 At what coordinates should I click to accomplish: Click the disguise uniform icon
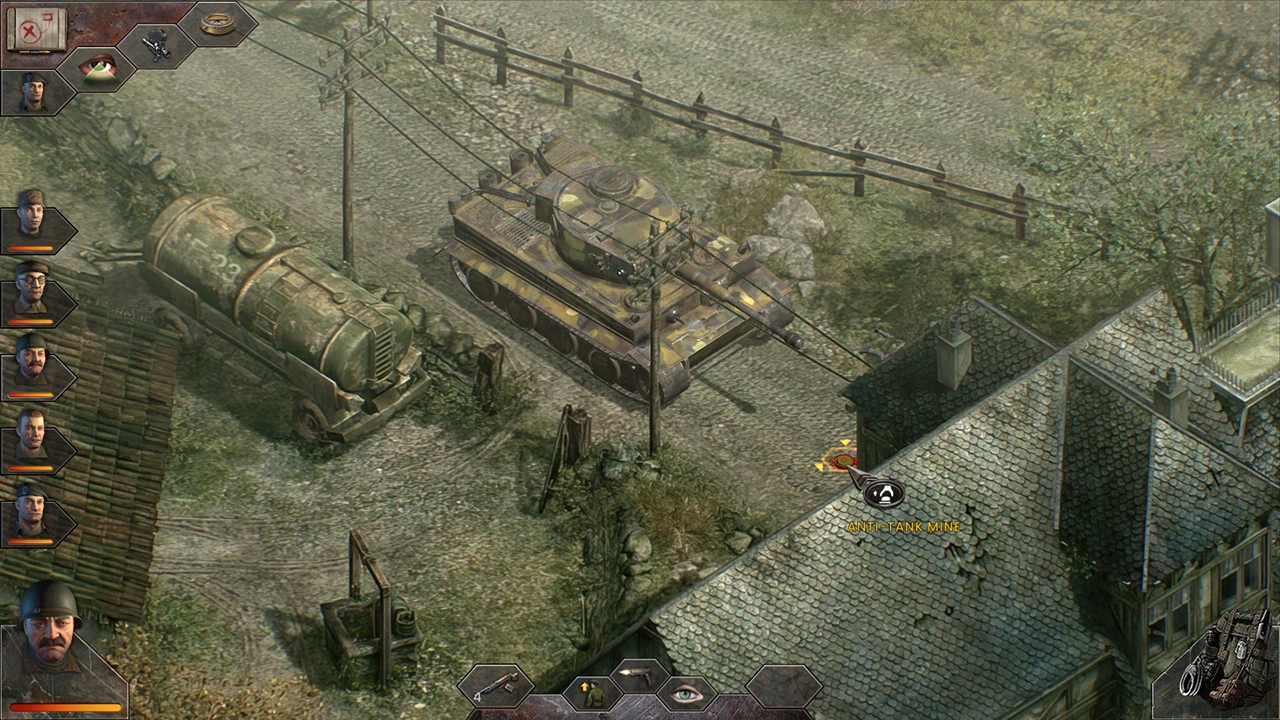tap(590, 692)
